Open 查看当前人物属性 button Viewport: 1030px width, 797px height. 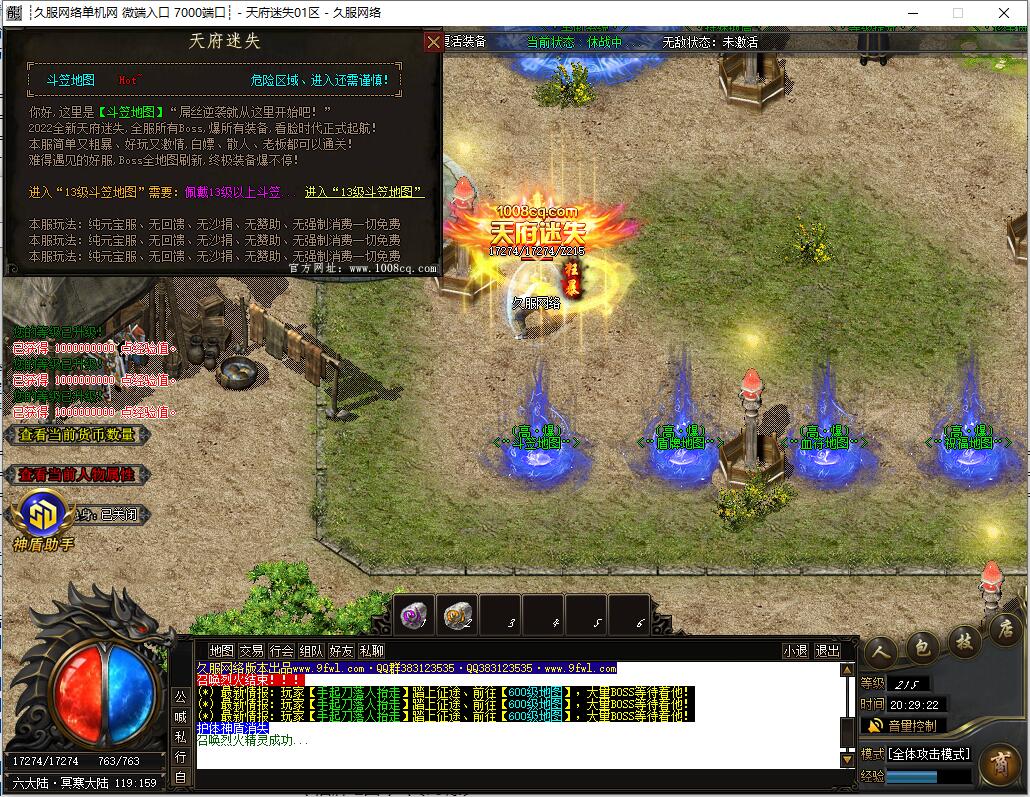77,475
